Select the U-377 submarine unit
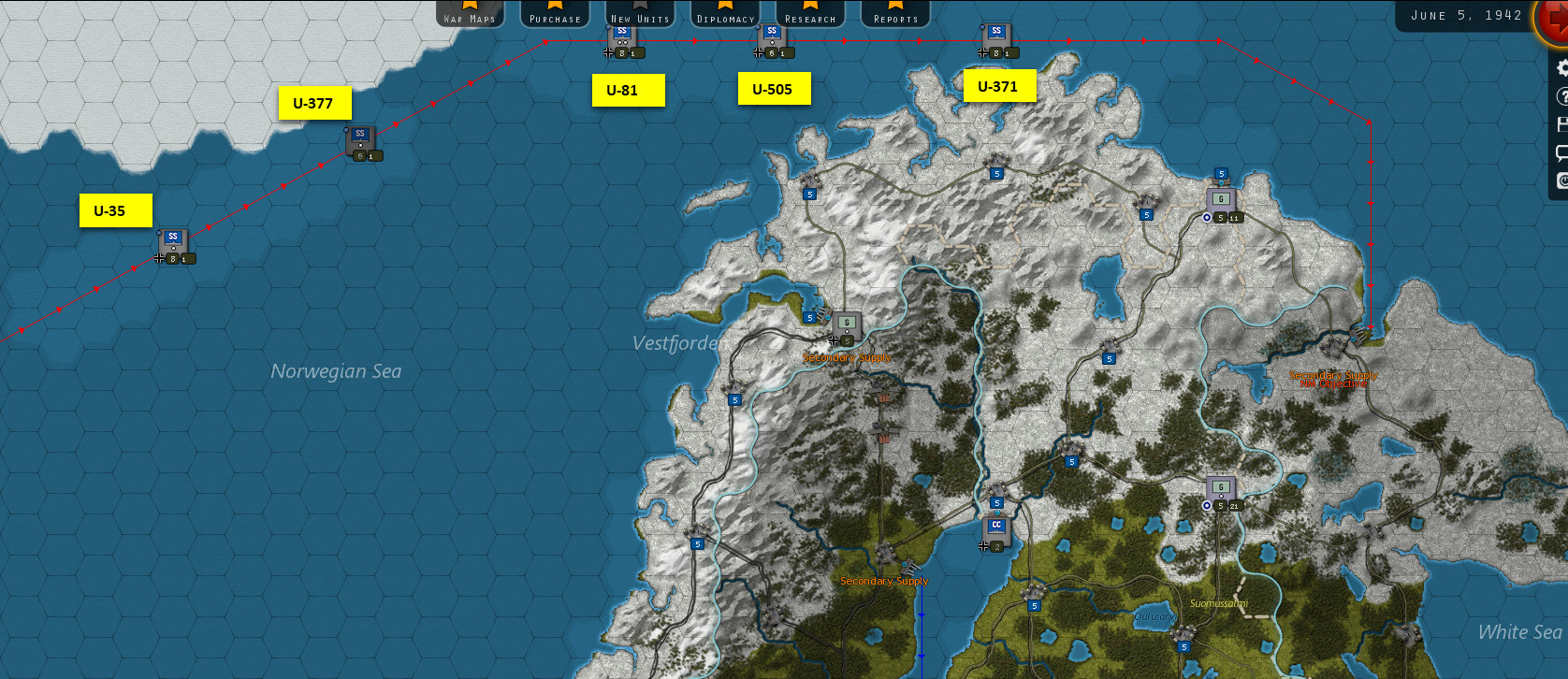The width and height of the screenshot is (1568, 679). coord(360,140)
